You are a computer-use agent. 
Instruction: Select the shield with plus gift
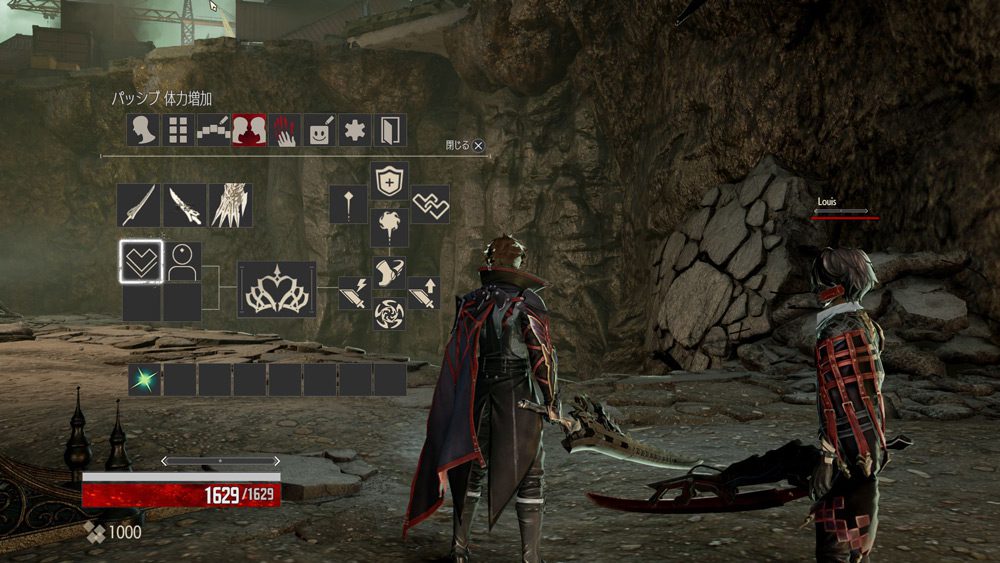(389, 181)
